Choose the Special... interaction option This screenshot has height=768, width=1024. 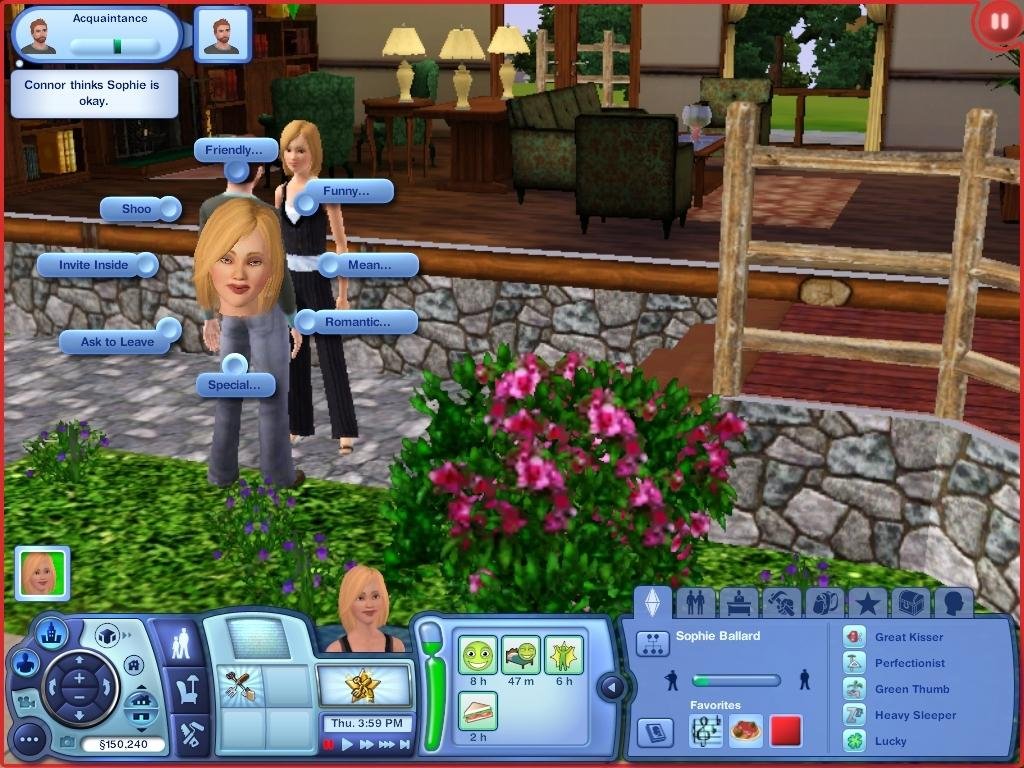click(x=235, y=385)
